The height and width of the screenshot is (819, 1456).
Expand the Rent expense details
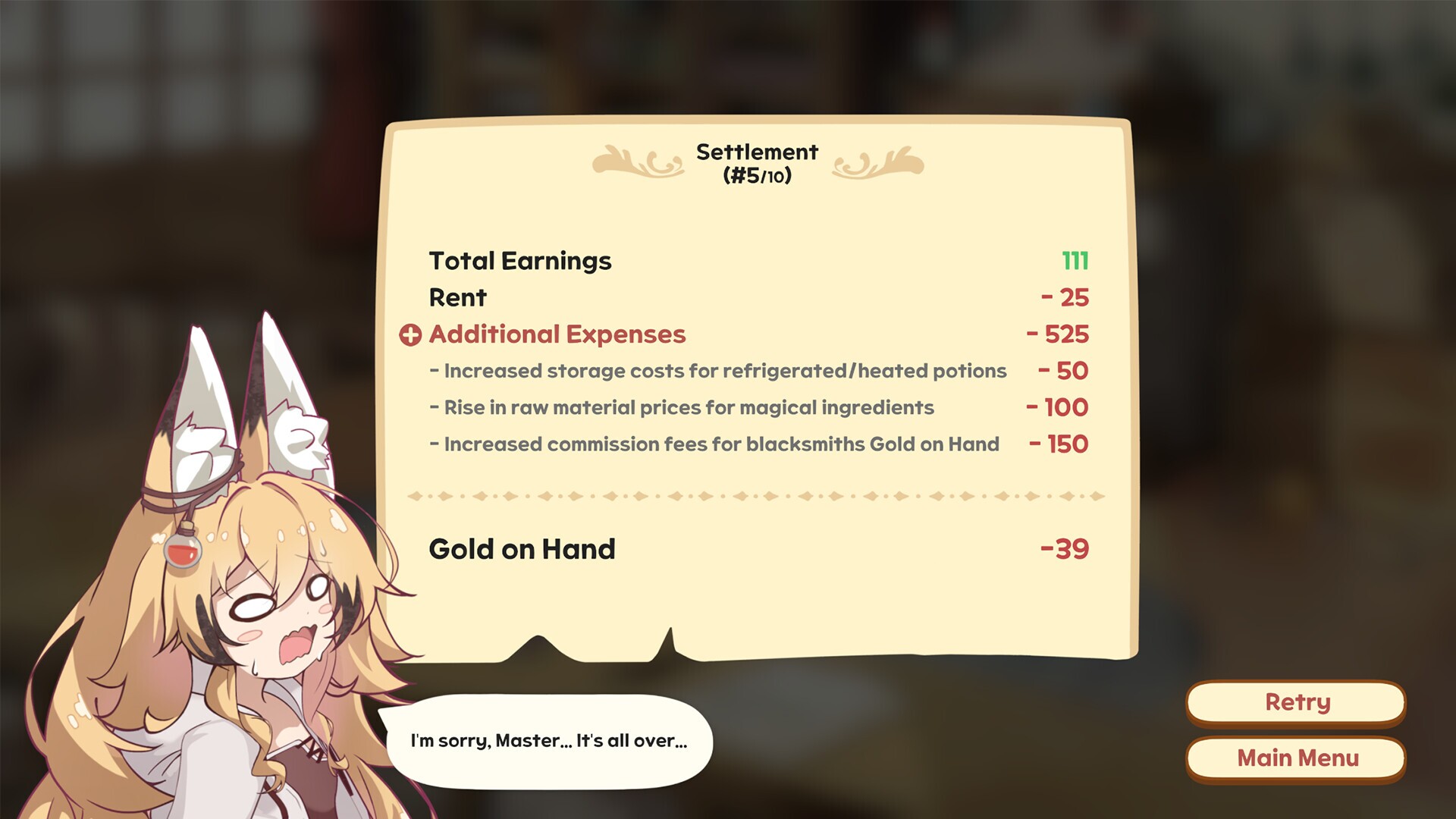pos(457,298)
